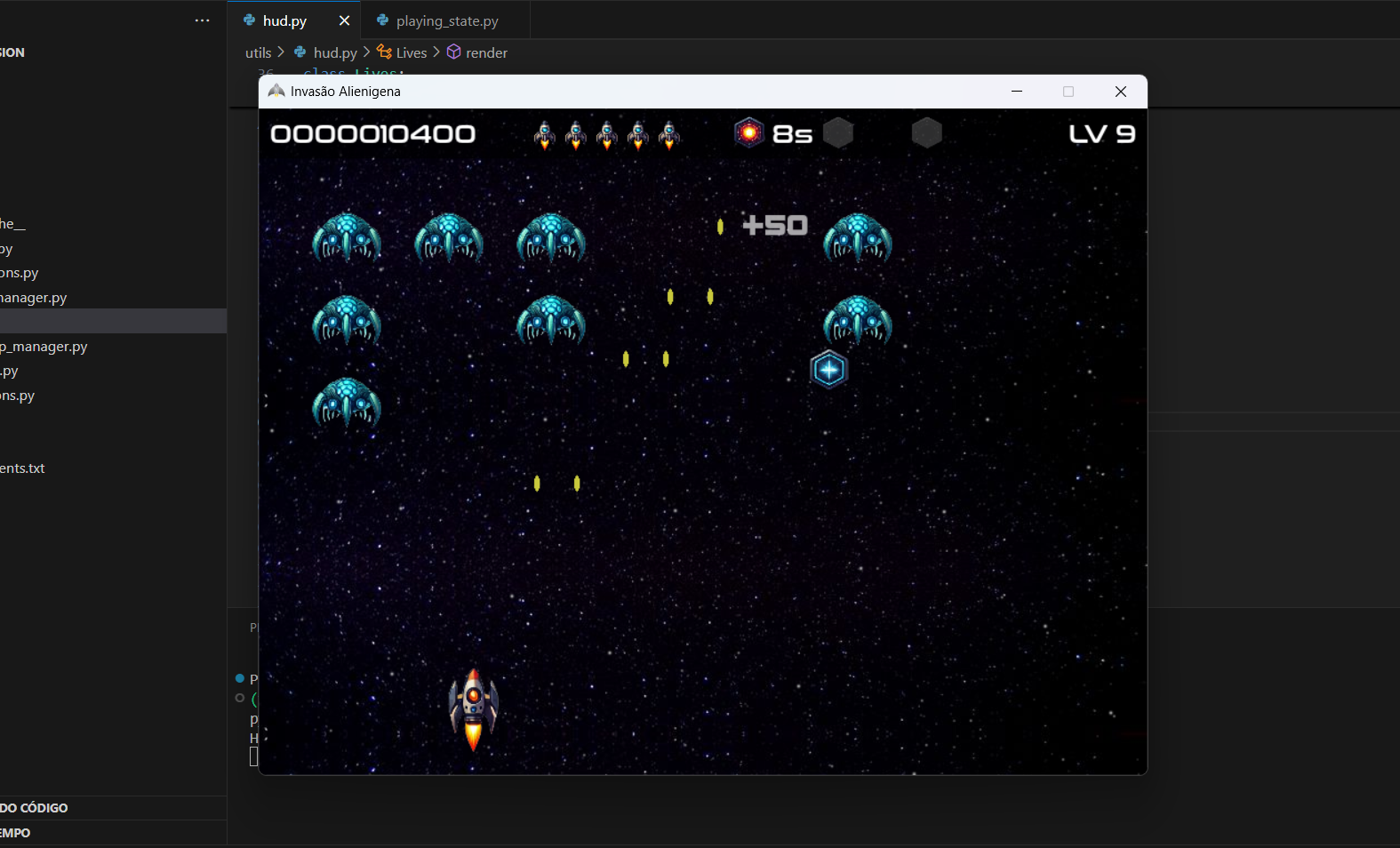Click the render method cube icon in the breadcrumb
This screenshot has width=1400, height=848.
453,52
